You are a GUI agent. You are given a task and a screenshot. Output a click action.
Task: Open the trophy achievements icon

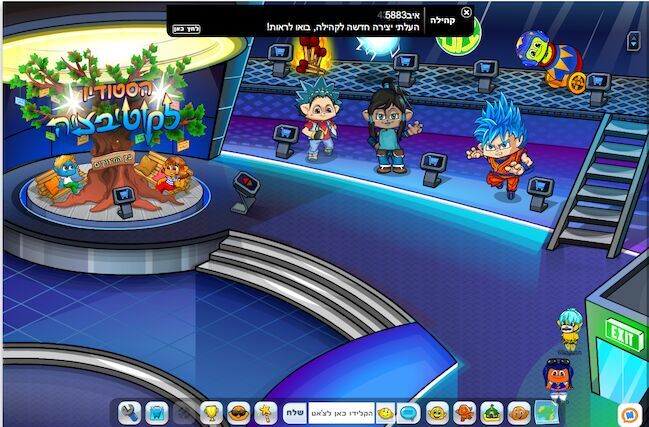pyautogui.click(x=212, y=412)
